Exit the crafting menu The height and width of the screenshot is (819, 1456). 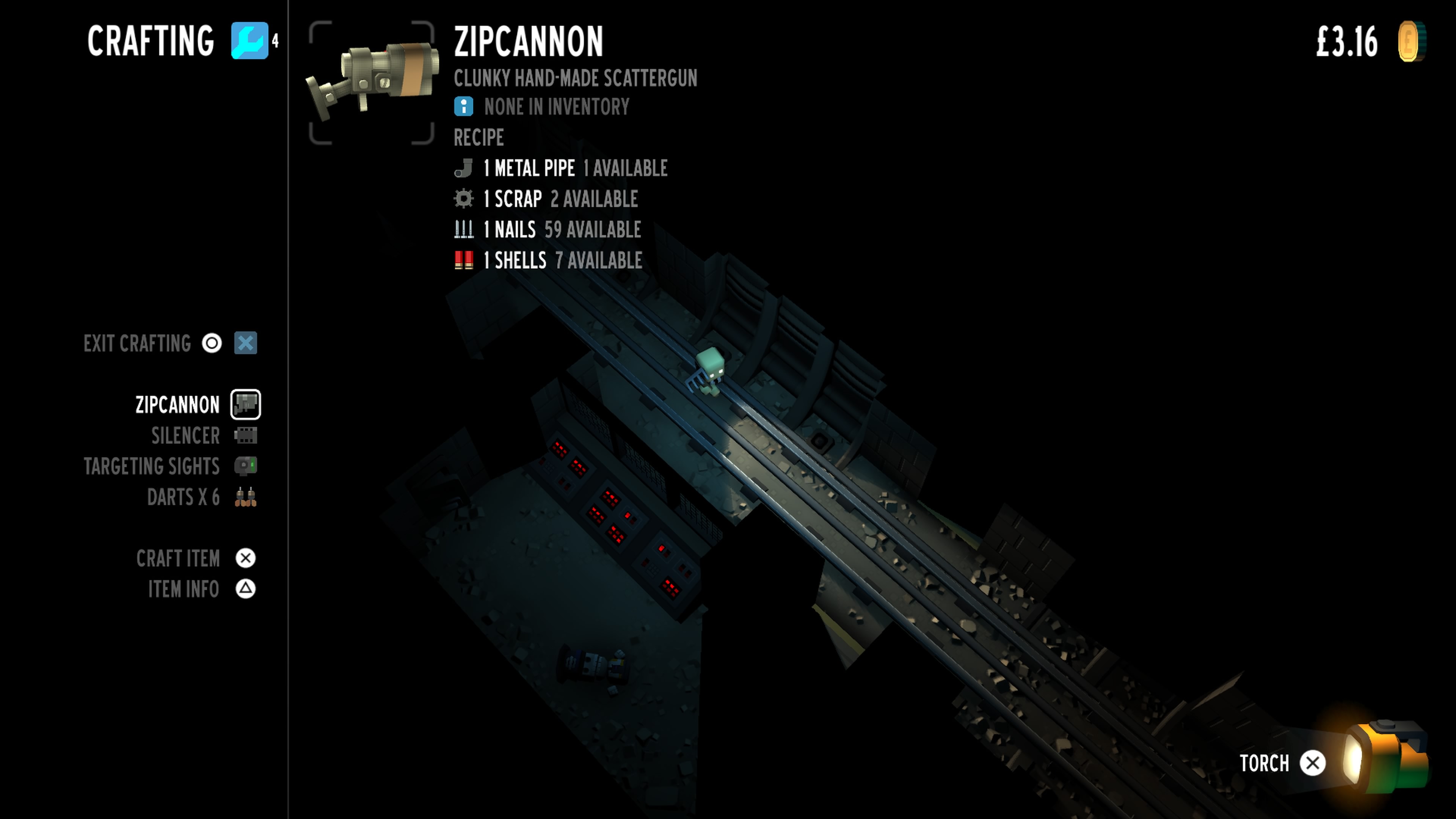click(137, 343)
